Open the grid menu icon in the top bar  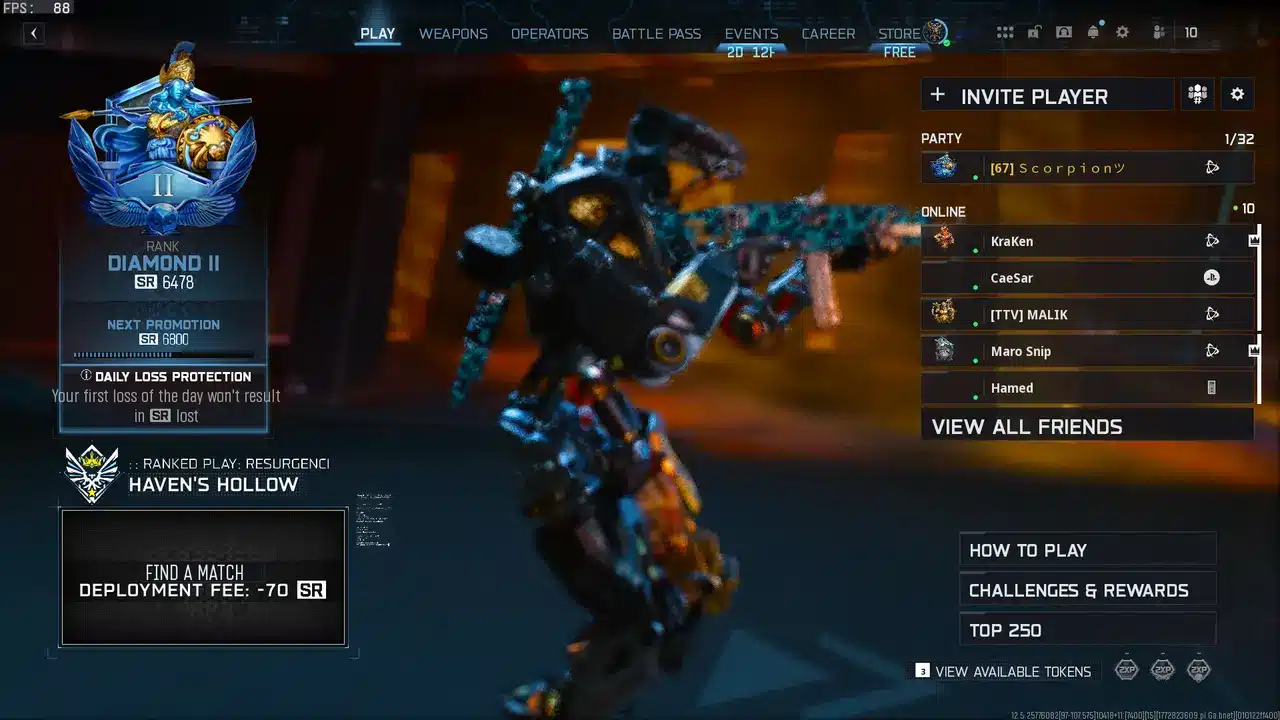[x=1005, y=33]
